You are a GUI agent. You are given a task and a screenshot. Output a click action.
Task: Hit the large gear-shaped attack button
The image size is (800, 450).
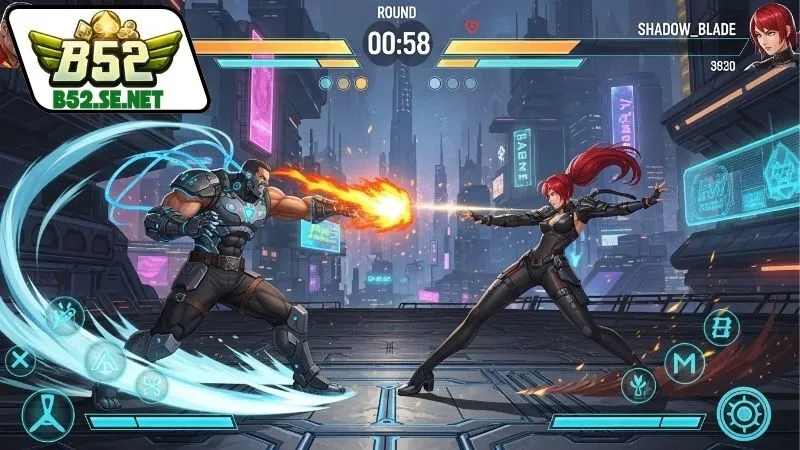[743, 413]
